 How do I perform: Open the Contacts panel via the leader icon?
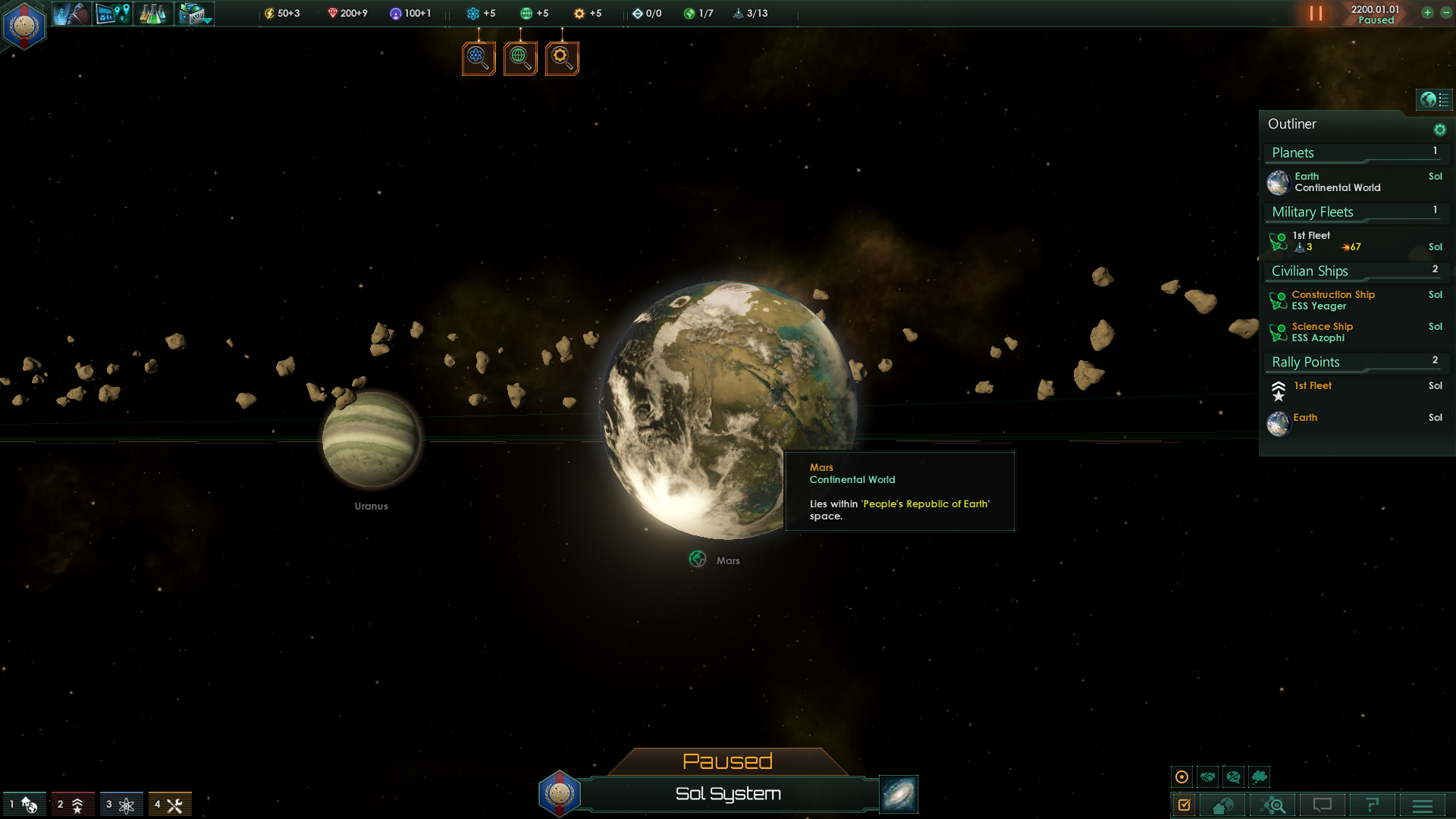click(71, 14)
